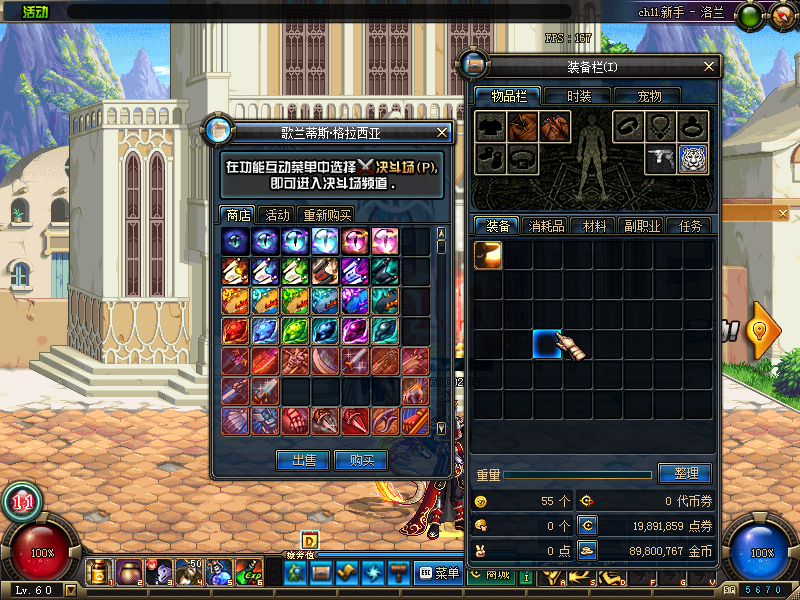Sort inventory with the 整理 button
This screenshot has height=600, width=800.
(x=685, y=473)
